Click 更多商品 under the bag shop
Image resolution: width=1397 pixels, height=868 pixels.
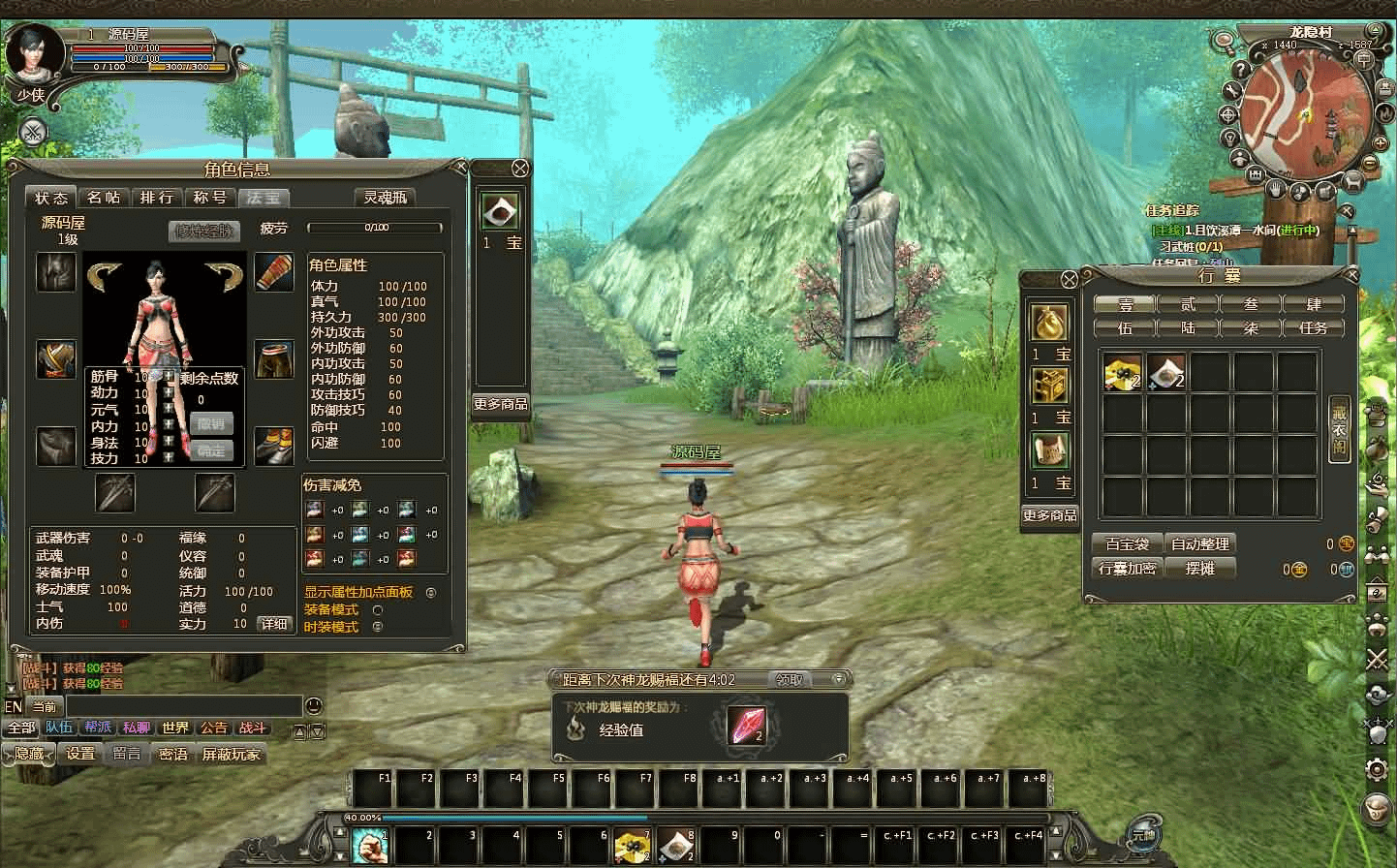(1050, 515)
